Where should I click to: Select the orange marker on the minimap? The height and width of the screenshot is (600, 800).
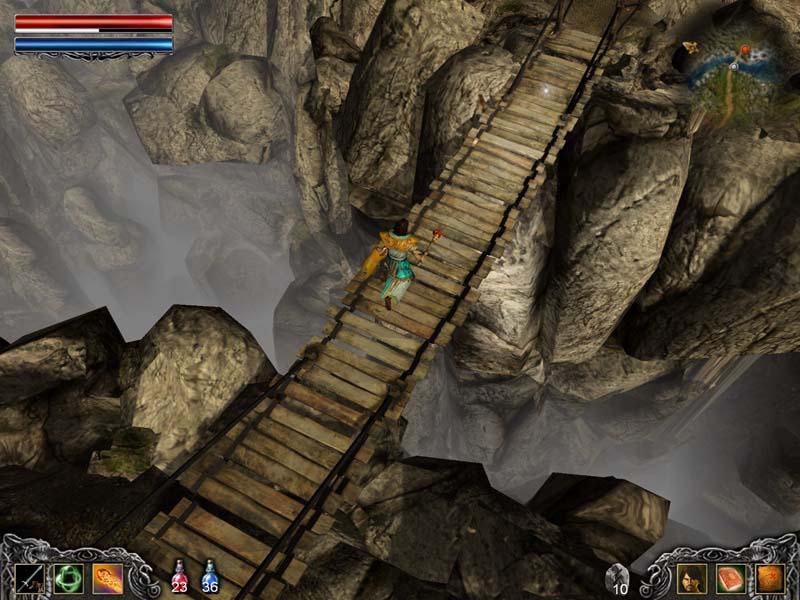[744, 50]
